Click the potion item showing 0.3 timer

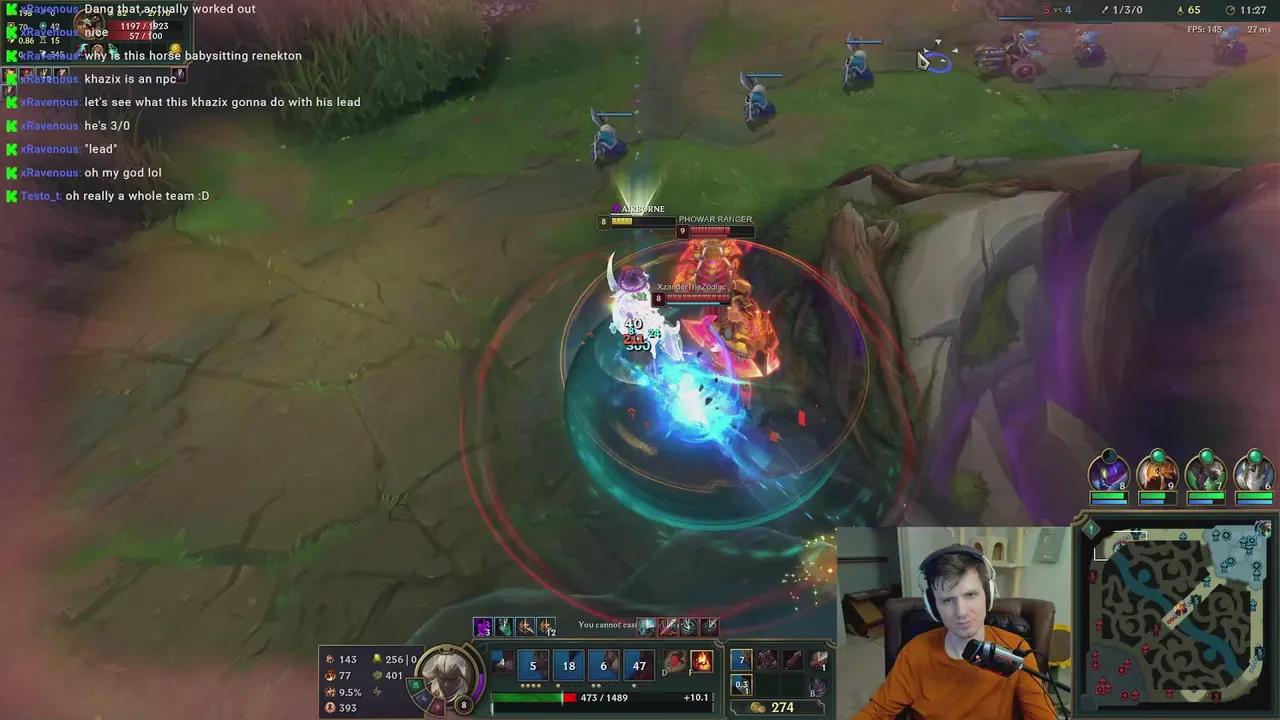[741, 684]
